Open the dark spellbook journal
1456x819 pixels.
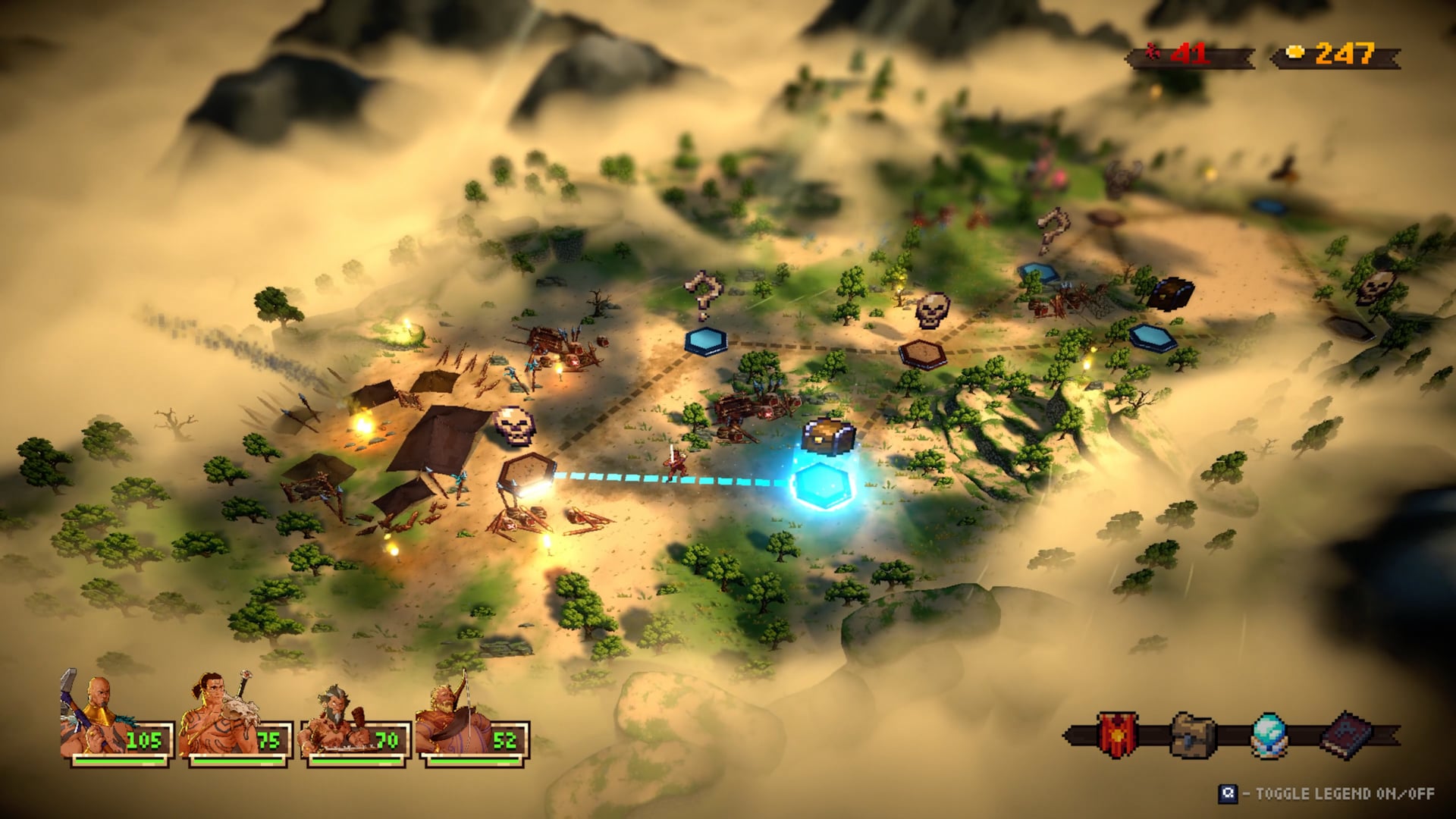click(1346, 734)
